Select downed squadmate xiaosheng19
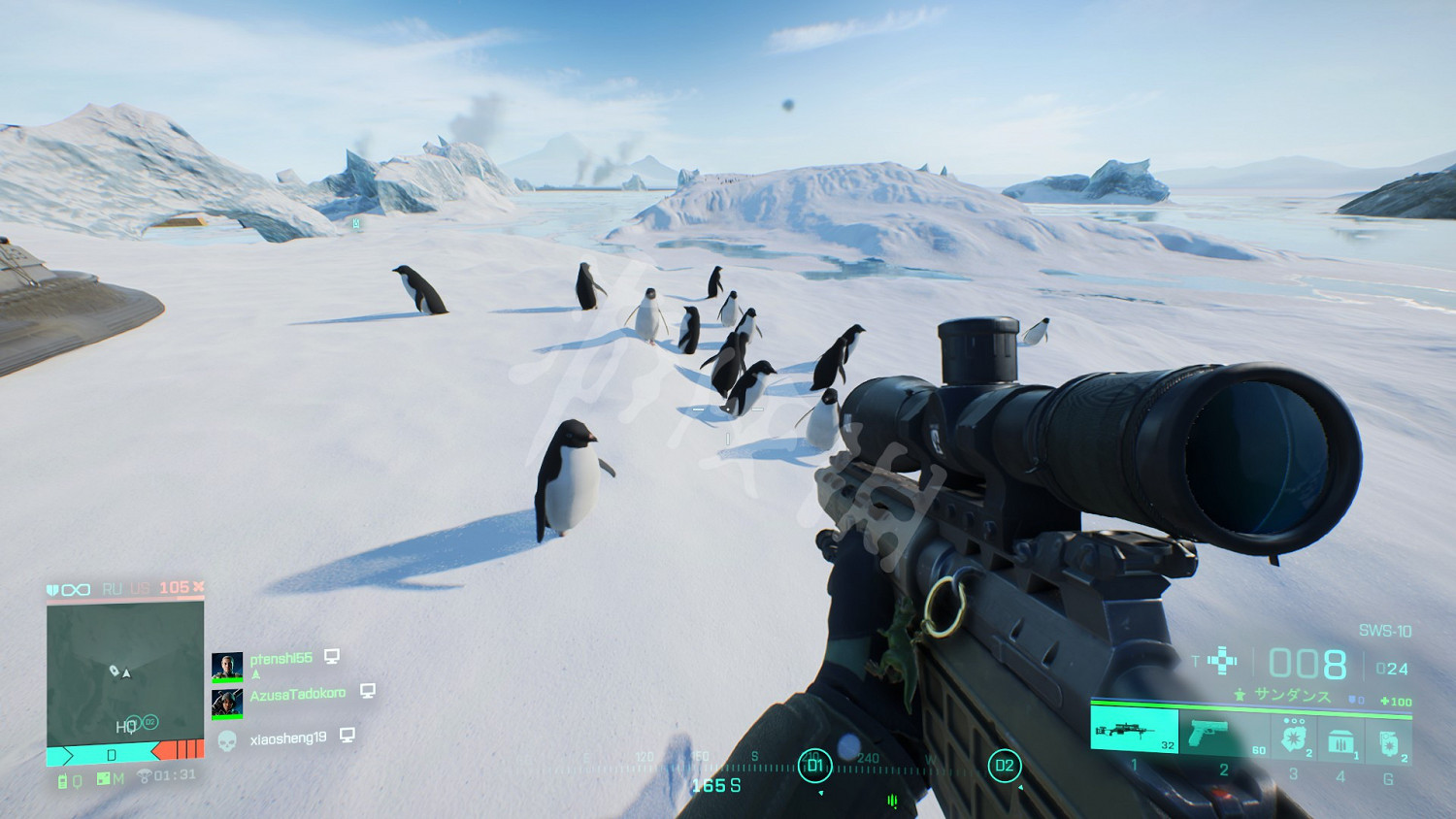Viewport: 1456px width, 819px height. [287, 739]
